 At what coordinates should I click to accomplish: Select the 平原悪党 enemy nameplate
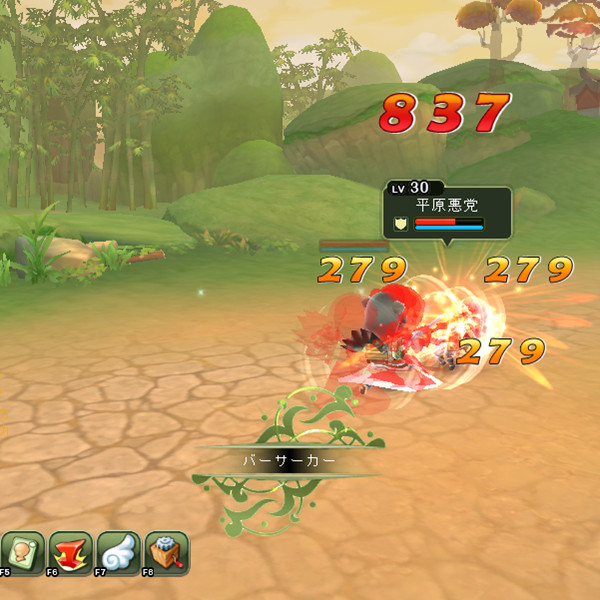447,212
